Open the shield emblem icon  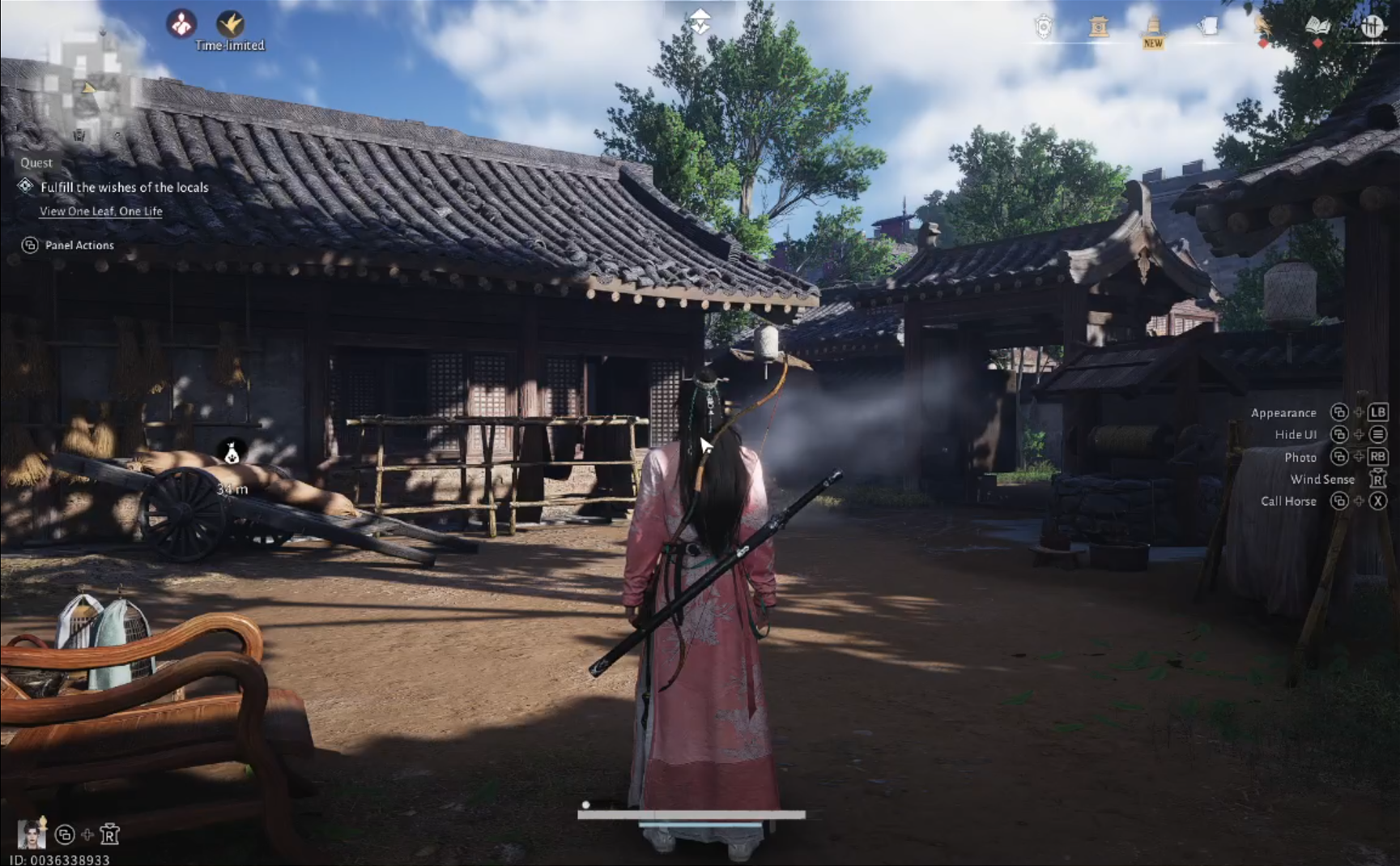point(1045,26)
